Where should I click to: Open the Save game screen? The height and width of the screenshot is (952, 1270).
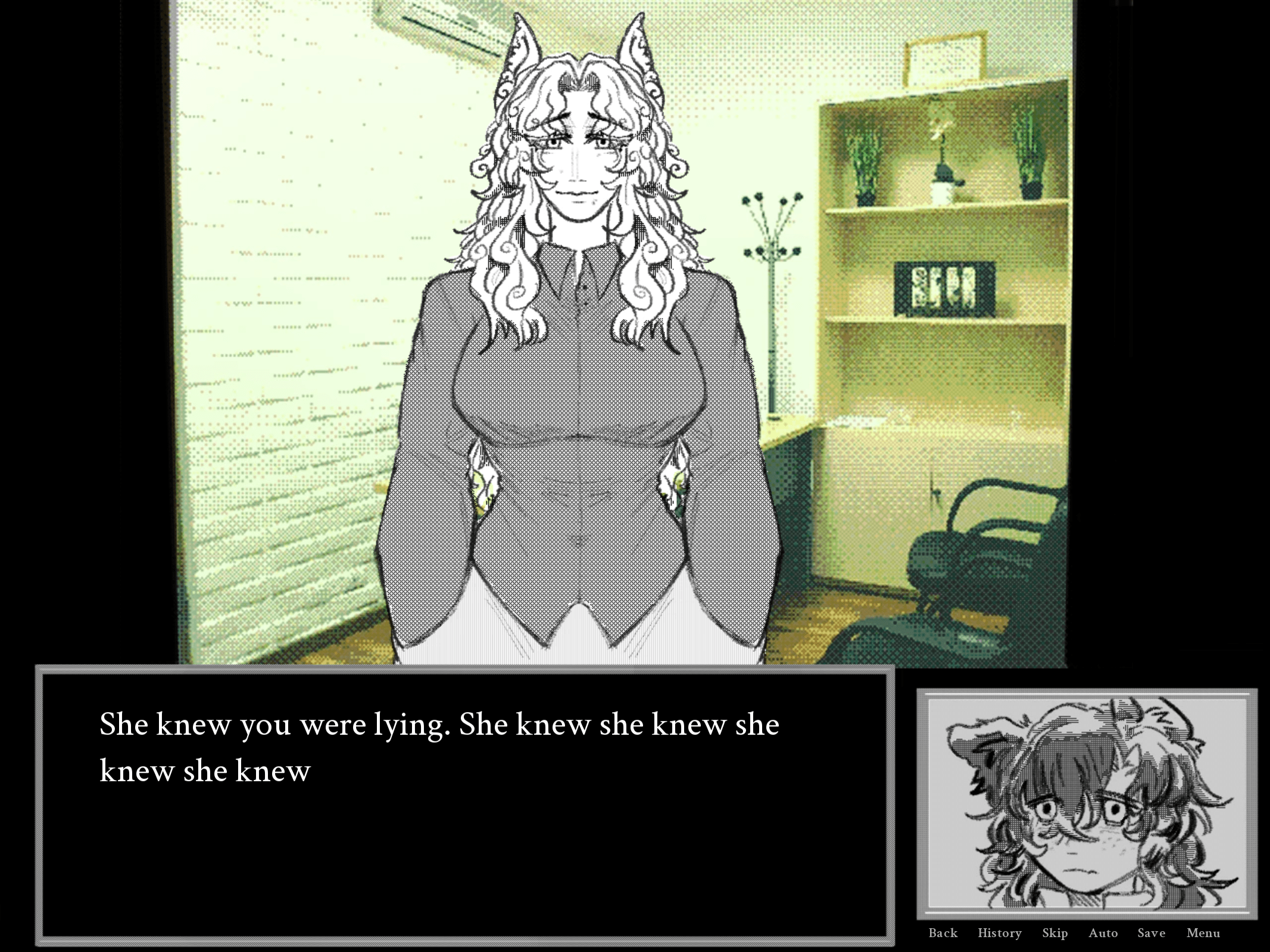1151,933
